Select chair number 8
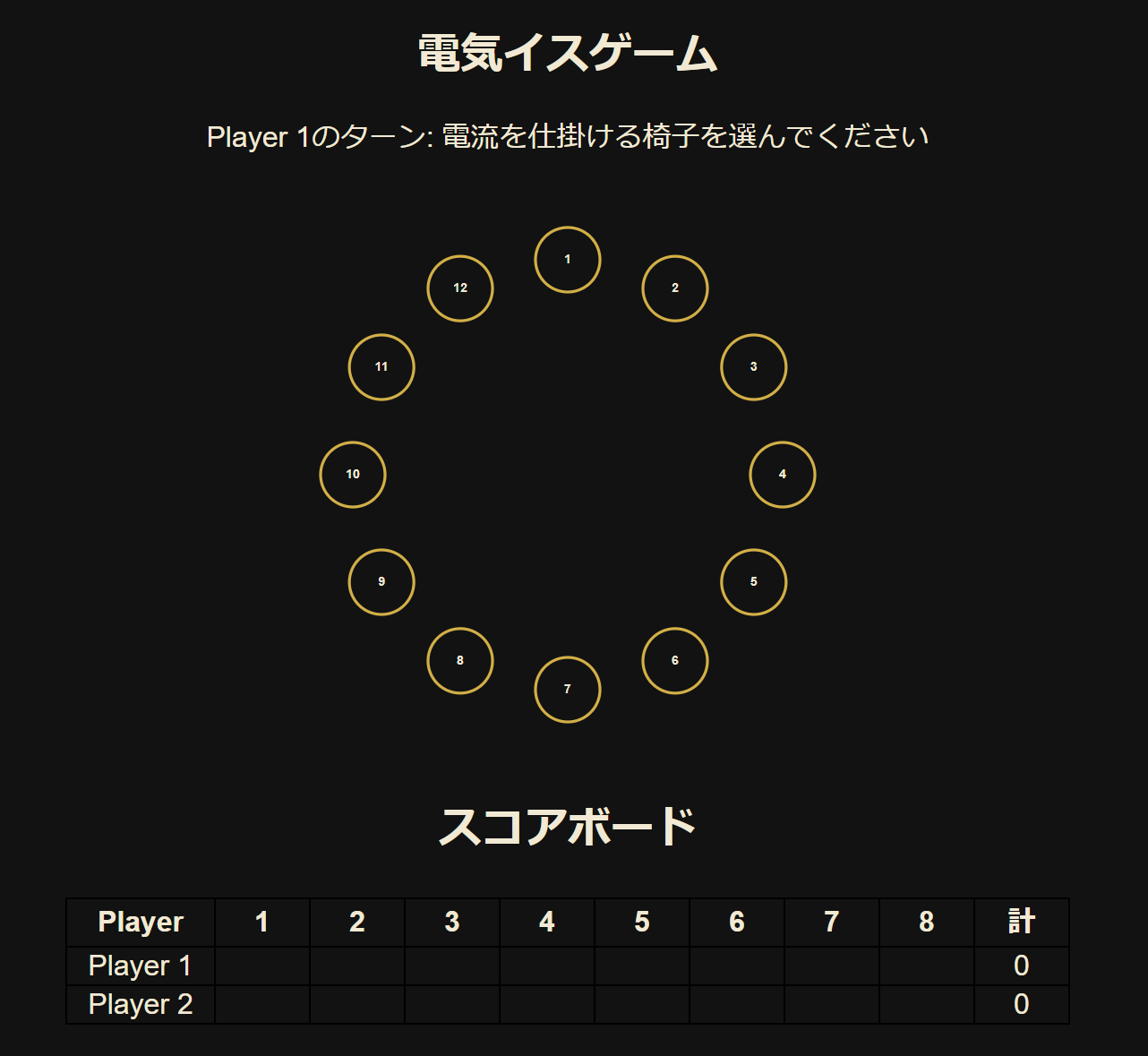Screen dimensions: 1148x1056 459,661
